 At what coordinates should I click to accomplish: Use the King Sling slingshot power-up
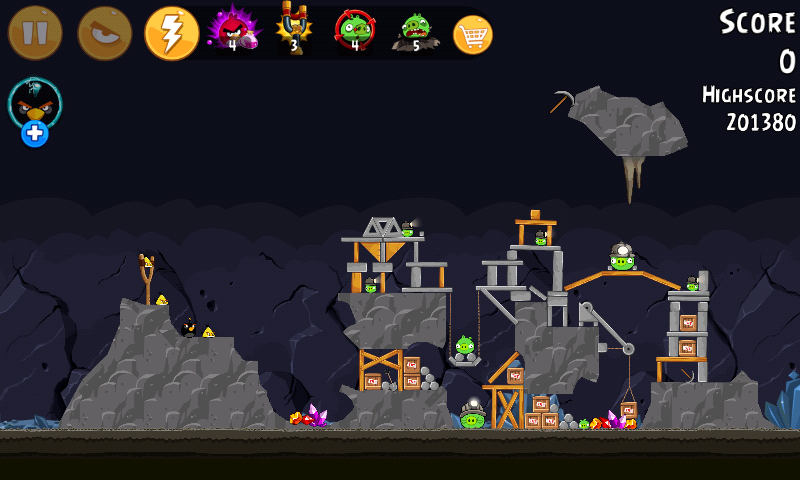tap(294, 30)
